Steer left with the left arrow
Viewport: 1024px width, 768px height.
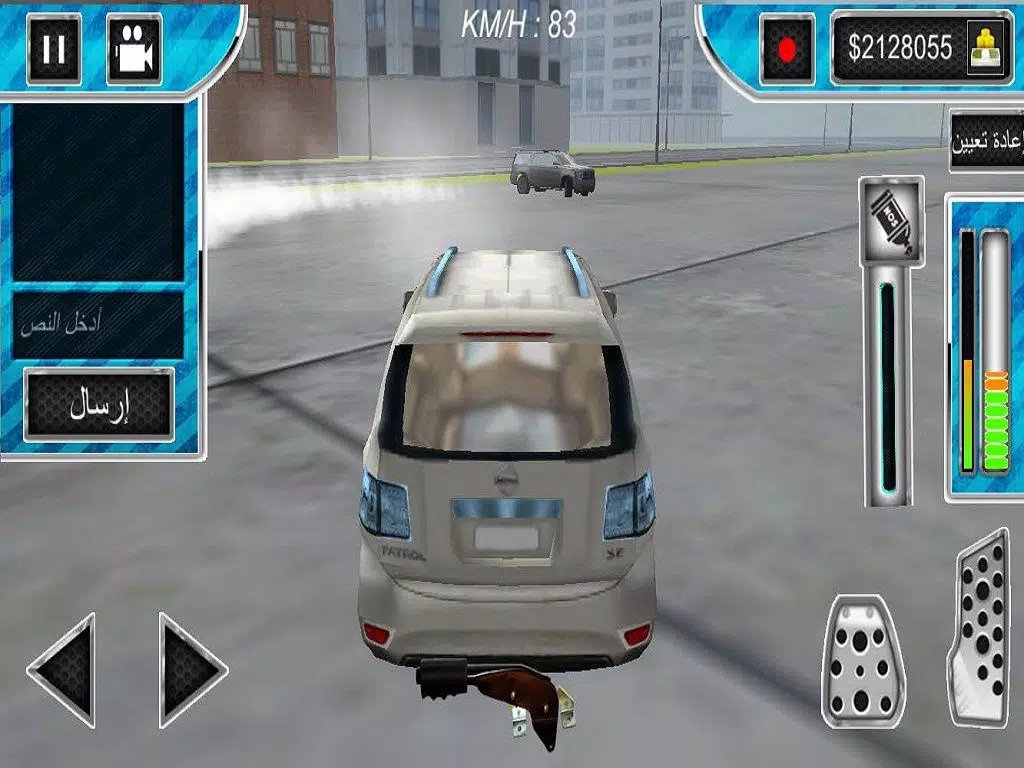65,669
